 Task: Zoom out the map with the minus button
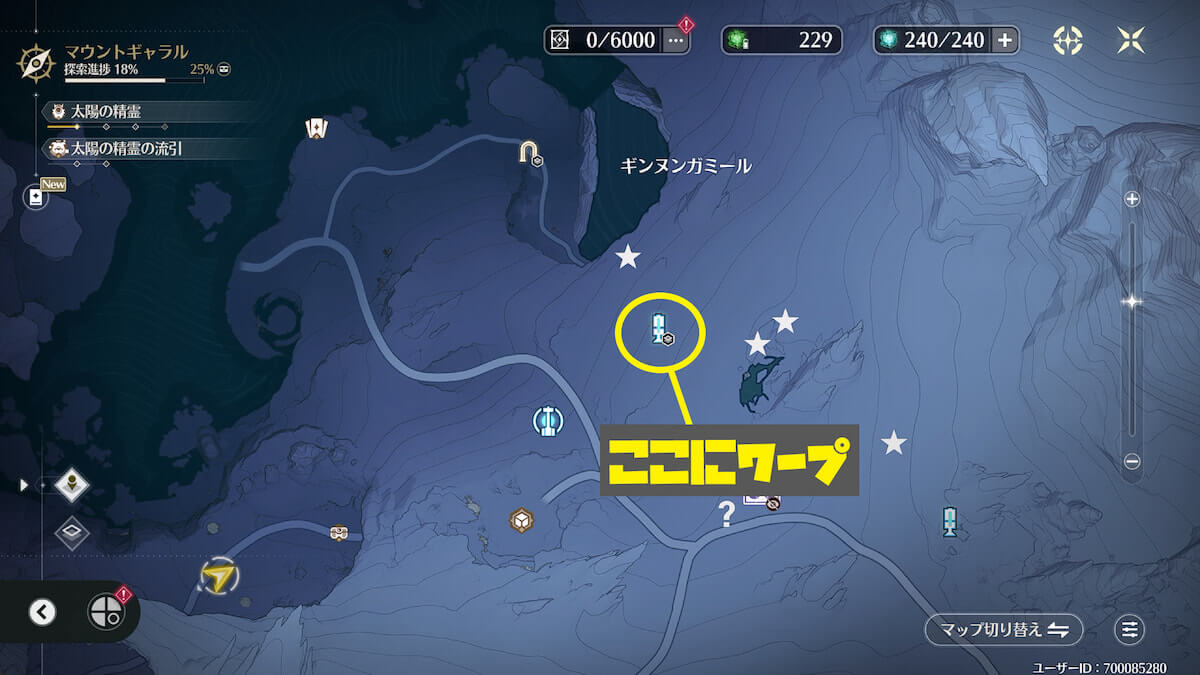click(1132, 461)
